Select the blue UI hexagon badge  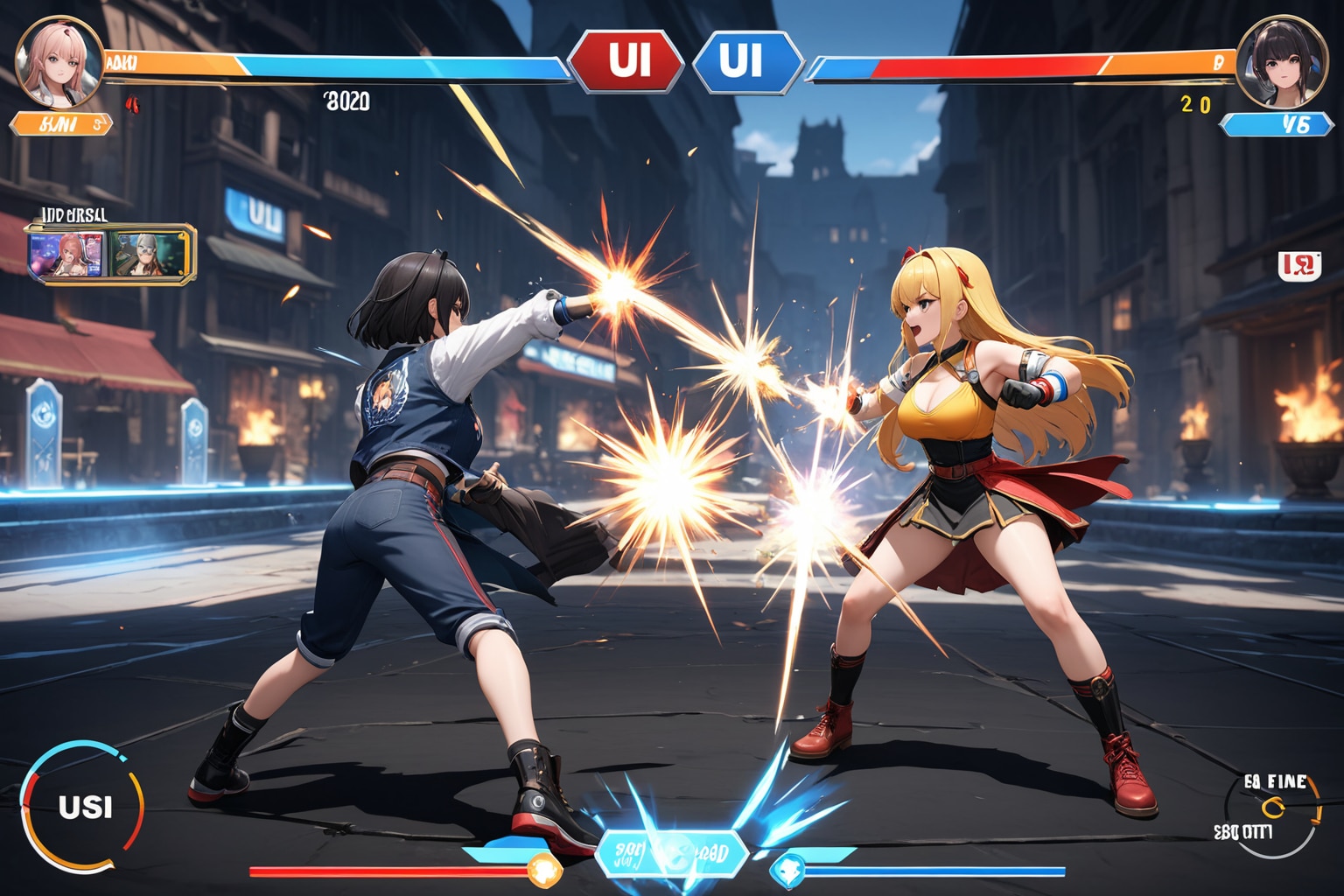(x=746, y=61)
